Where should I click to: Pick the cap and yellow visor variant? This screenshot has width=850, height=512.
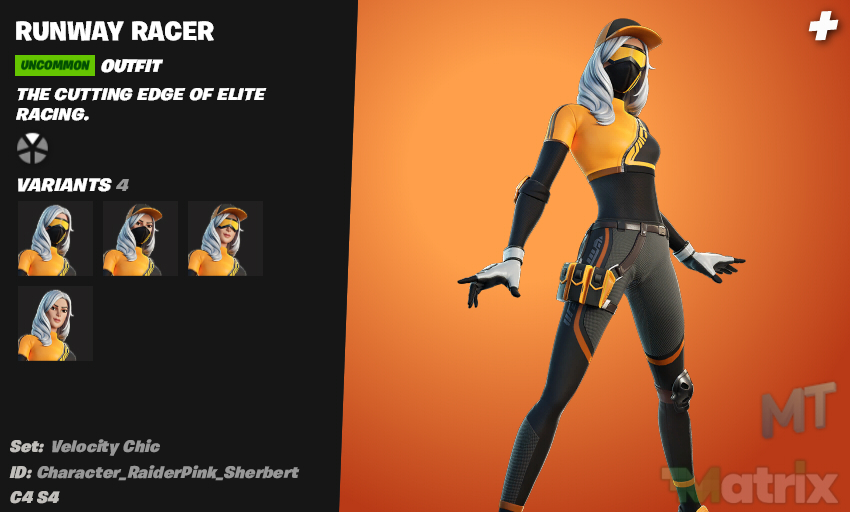point(225,238)
